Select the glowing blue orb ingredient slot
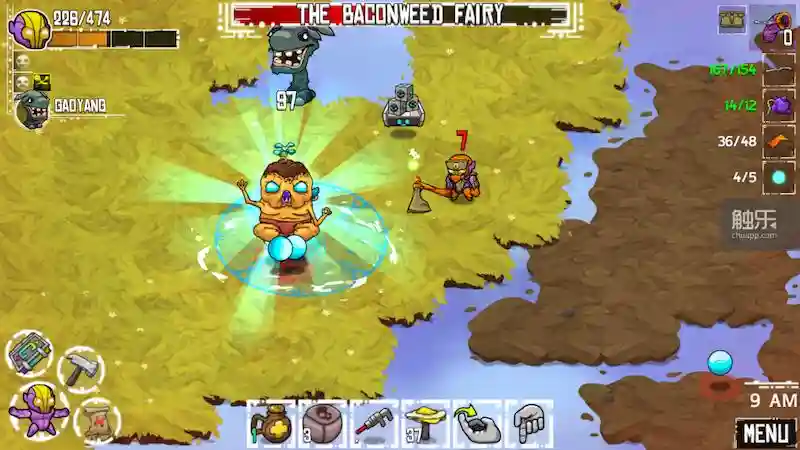The width and height of the screenshot is (800, 450). tap(779, 177)
